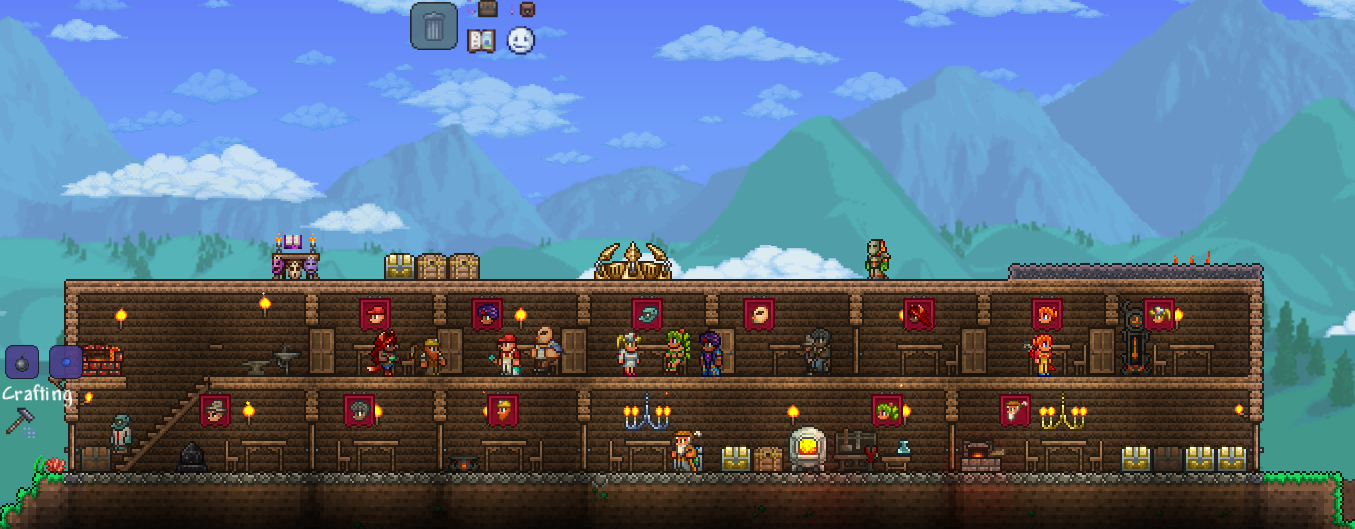The image size is (1355, 529).
Task: Click the trash can slot
Action: (433, 26)
